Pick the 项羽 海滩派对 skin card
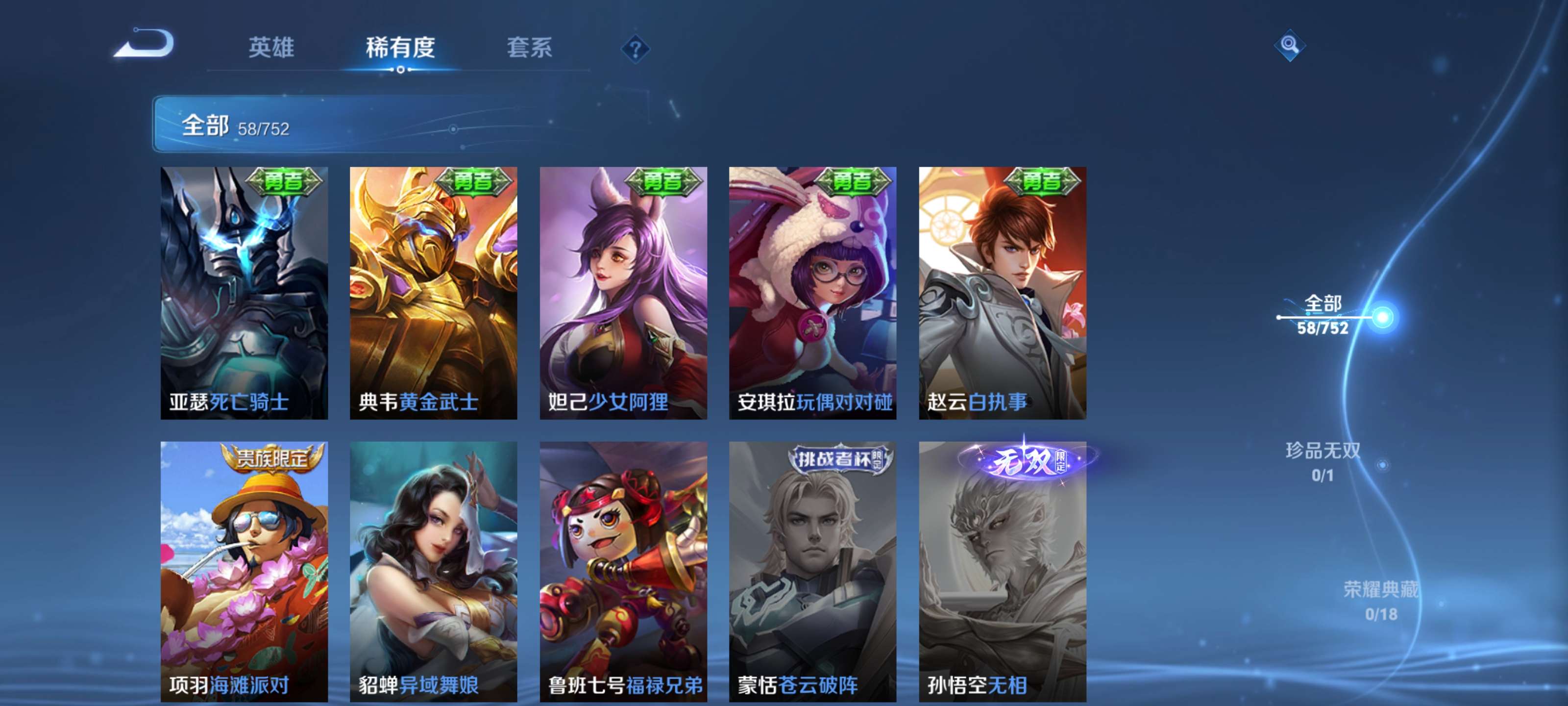This screenshot has height=706, width=1568. point(244,571)
